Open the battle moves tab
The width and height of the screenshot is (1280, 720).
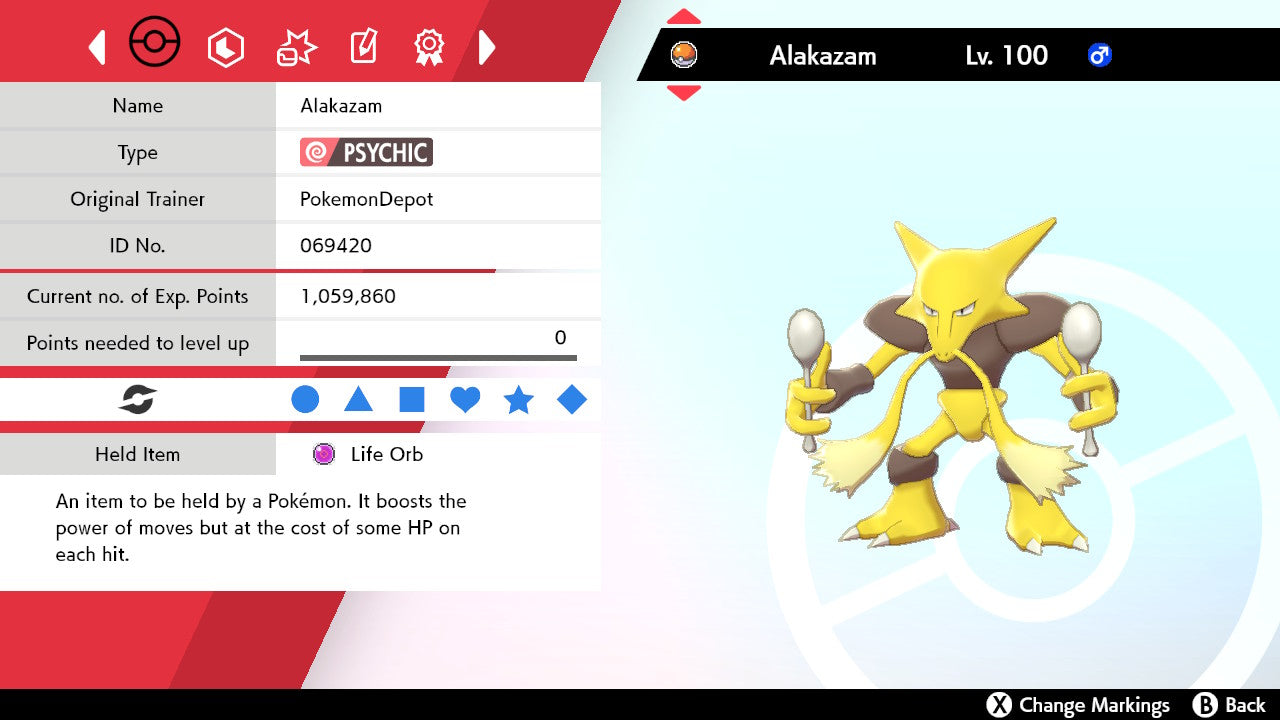pos(296,47)
